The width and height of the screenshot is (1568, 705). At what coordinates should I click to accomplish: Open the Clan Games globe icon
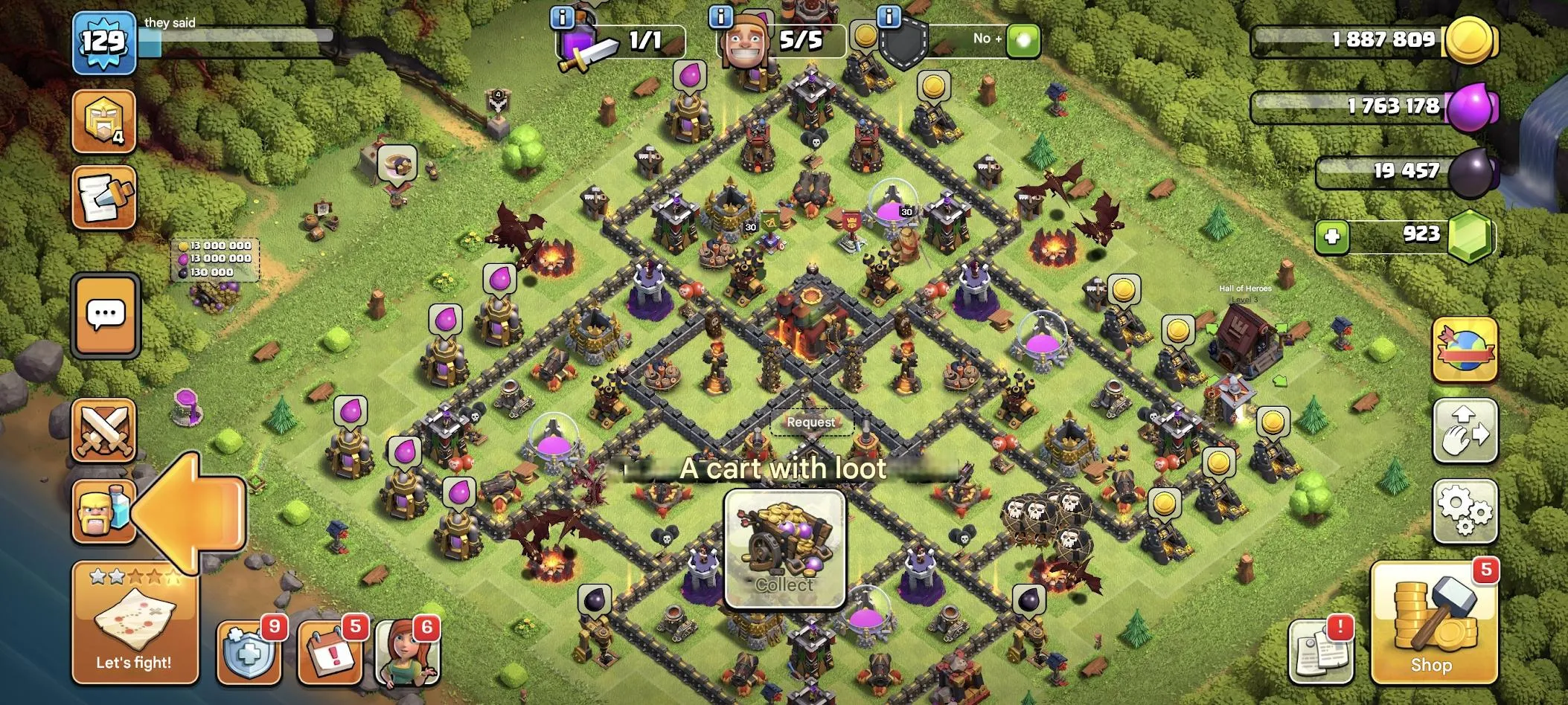pyautogui.click(x=1464, y=348)
